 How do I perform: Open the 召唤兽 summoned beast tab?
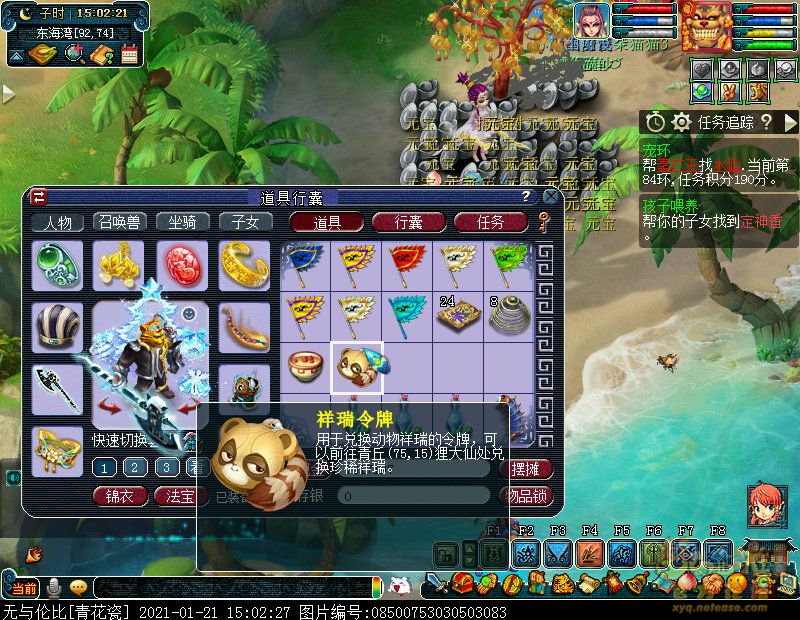coord(119,223)
